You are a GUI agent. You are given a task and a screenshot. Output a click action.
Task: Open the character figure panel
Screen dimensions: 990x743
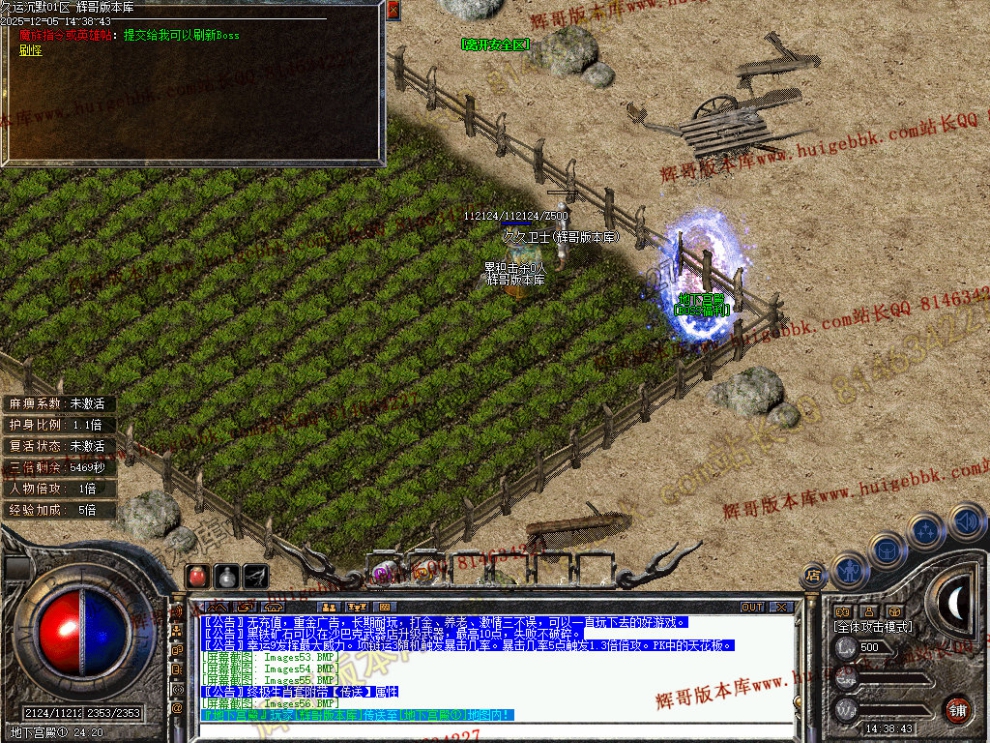(847, 569)
